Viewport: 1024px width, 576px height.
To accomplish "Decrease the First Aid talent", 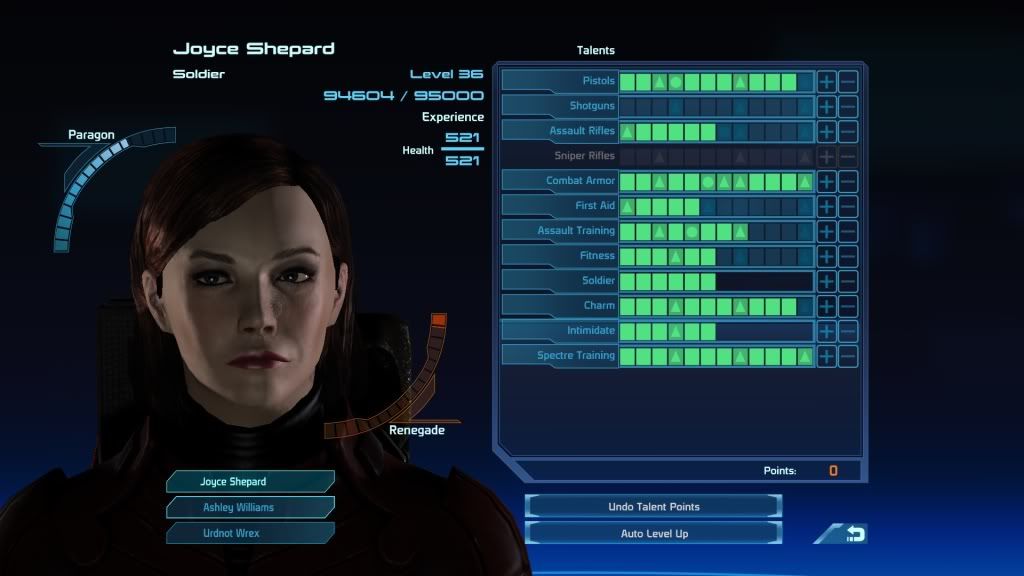I will coord(848,206).
